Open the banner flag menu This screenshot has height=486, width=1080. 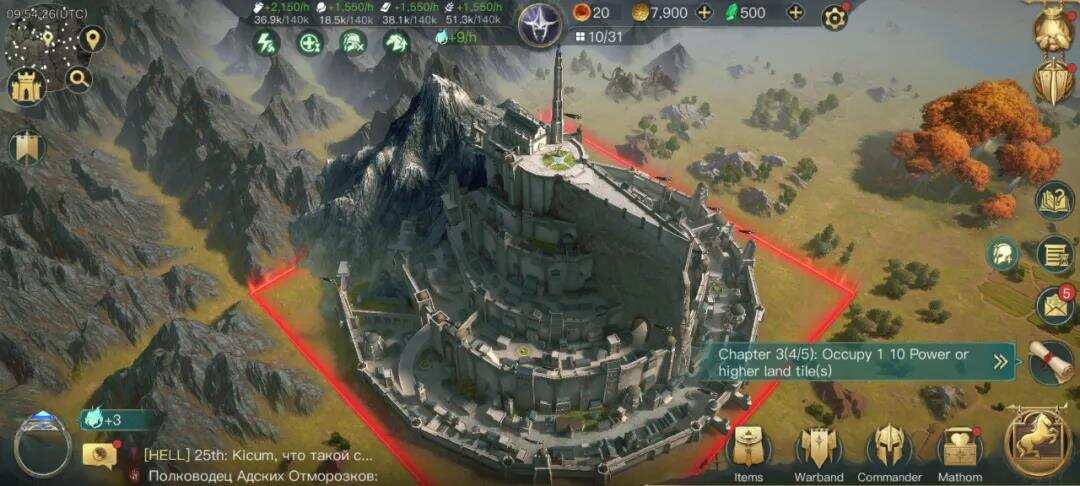(x=26, y=148)
